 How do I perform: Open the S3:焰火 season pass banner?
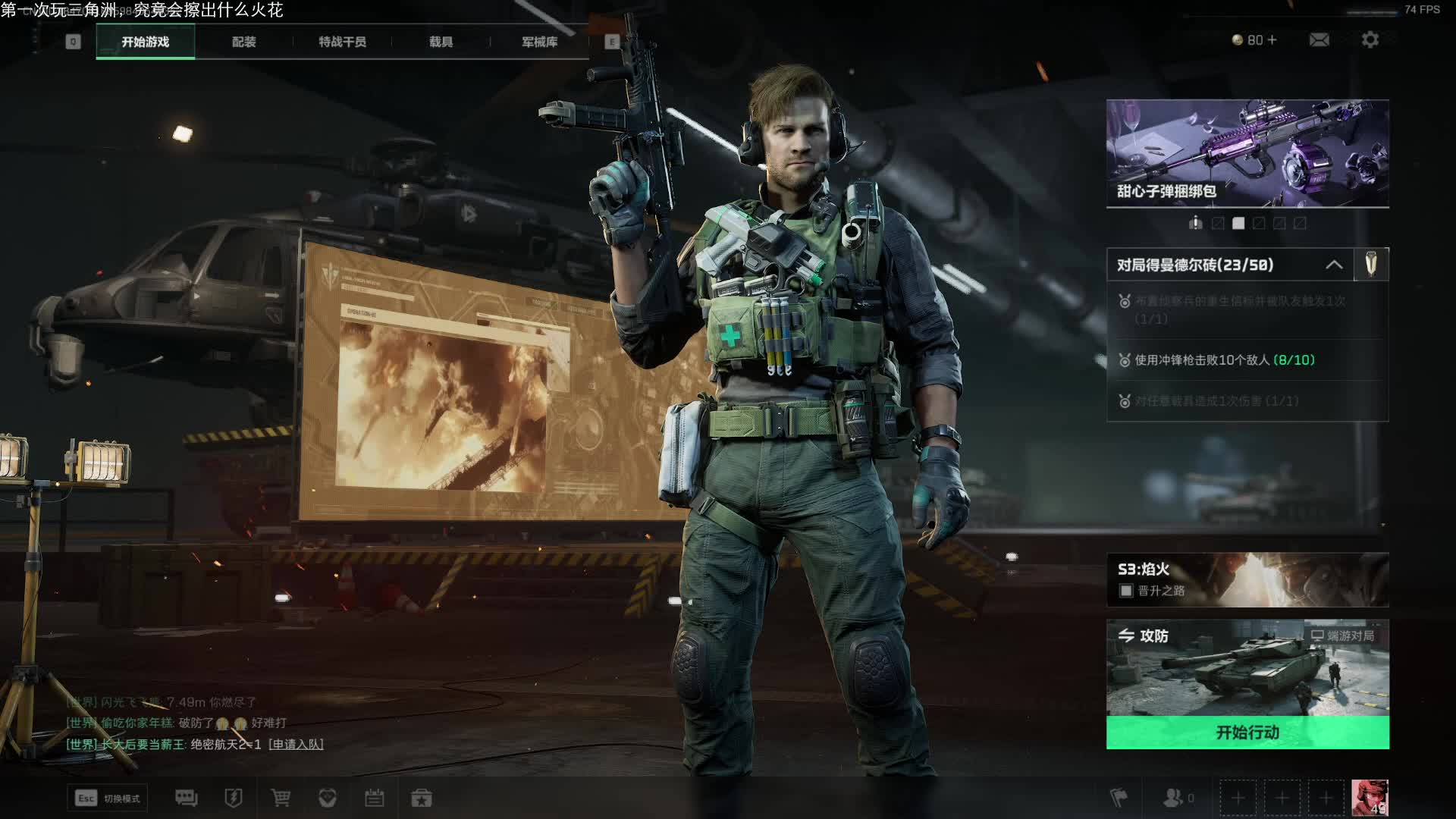tap(1247, 579)
